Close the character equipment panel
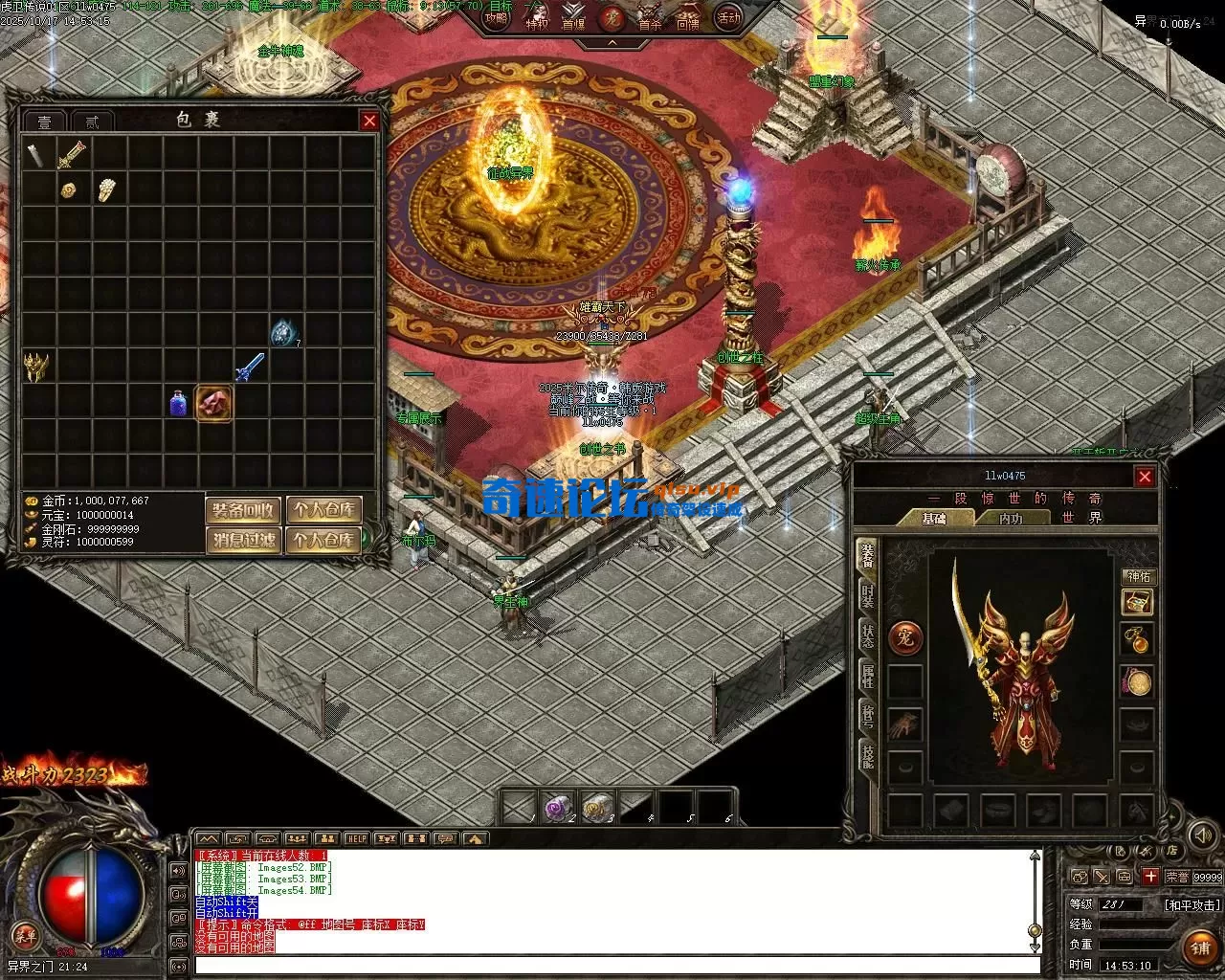 pos(1145,477)
